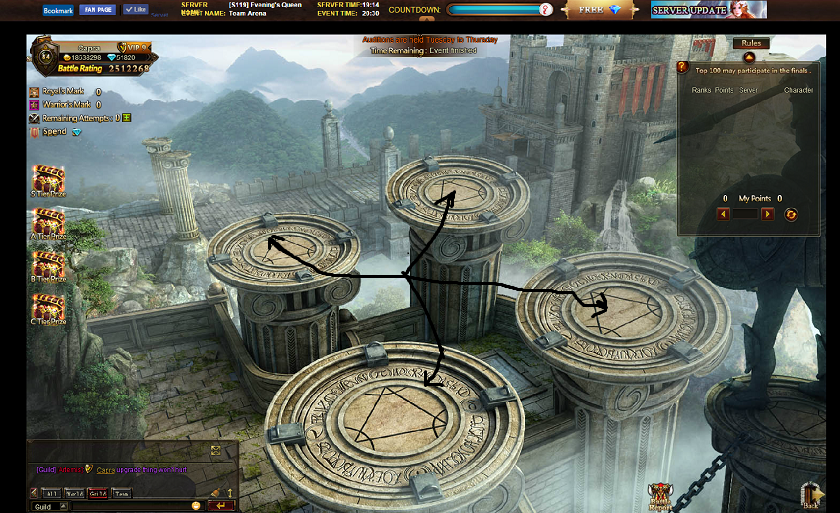Select the Team chat tab
The image size is (840, 513).
pyautogui.click(x=121, y=493)
